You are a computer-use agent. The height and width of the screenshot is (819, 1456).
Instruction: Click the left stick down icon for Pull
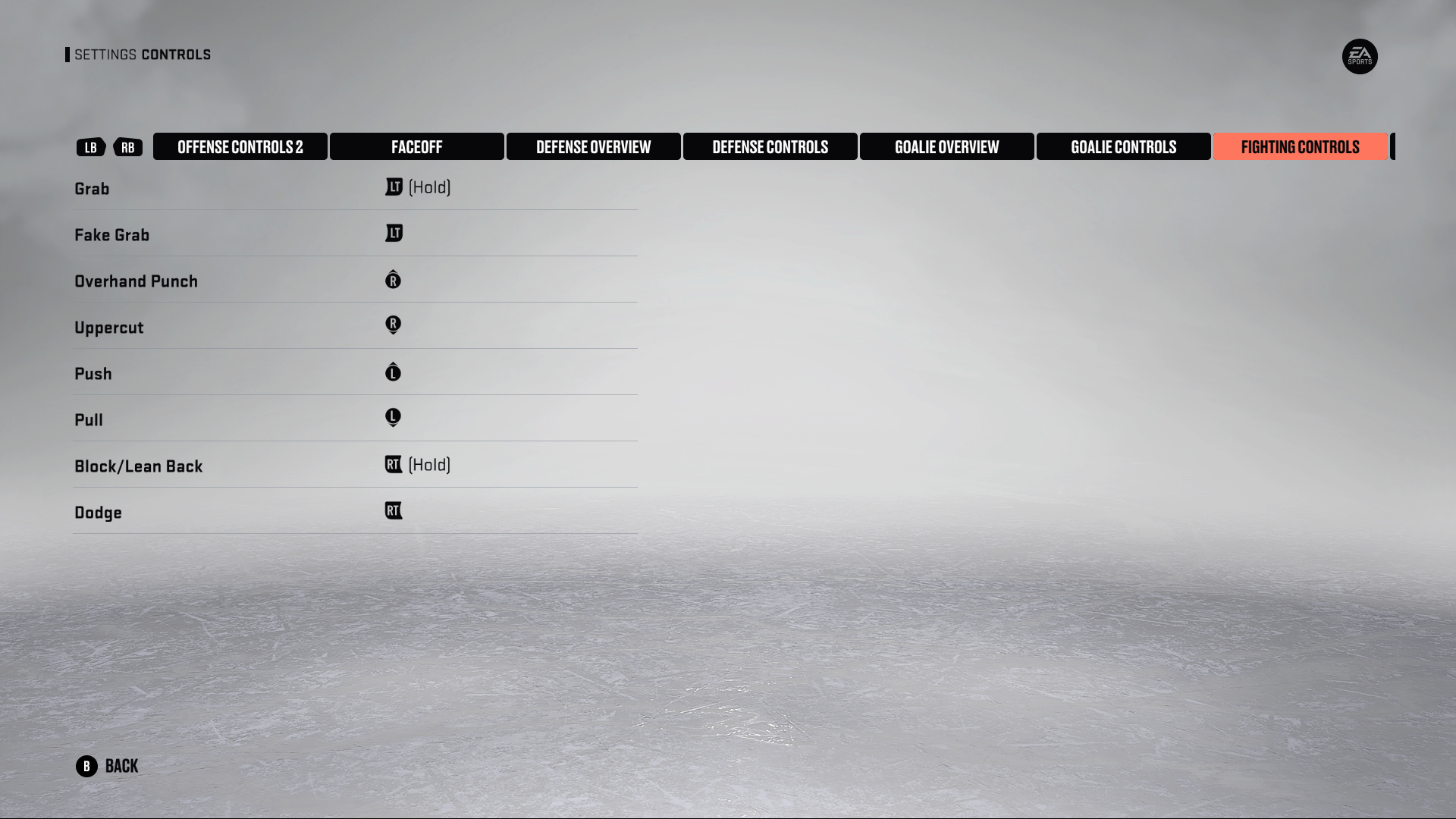pyautogui.click(x=393, y=419)
